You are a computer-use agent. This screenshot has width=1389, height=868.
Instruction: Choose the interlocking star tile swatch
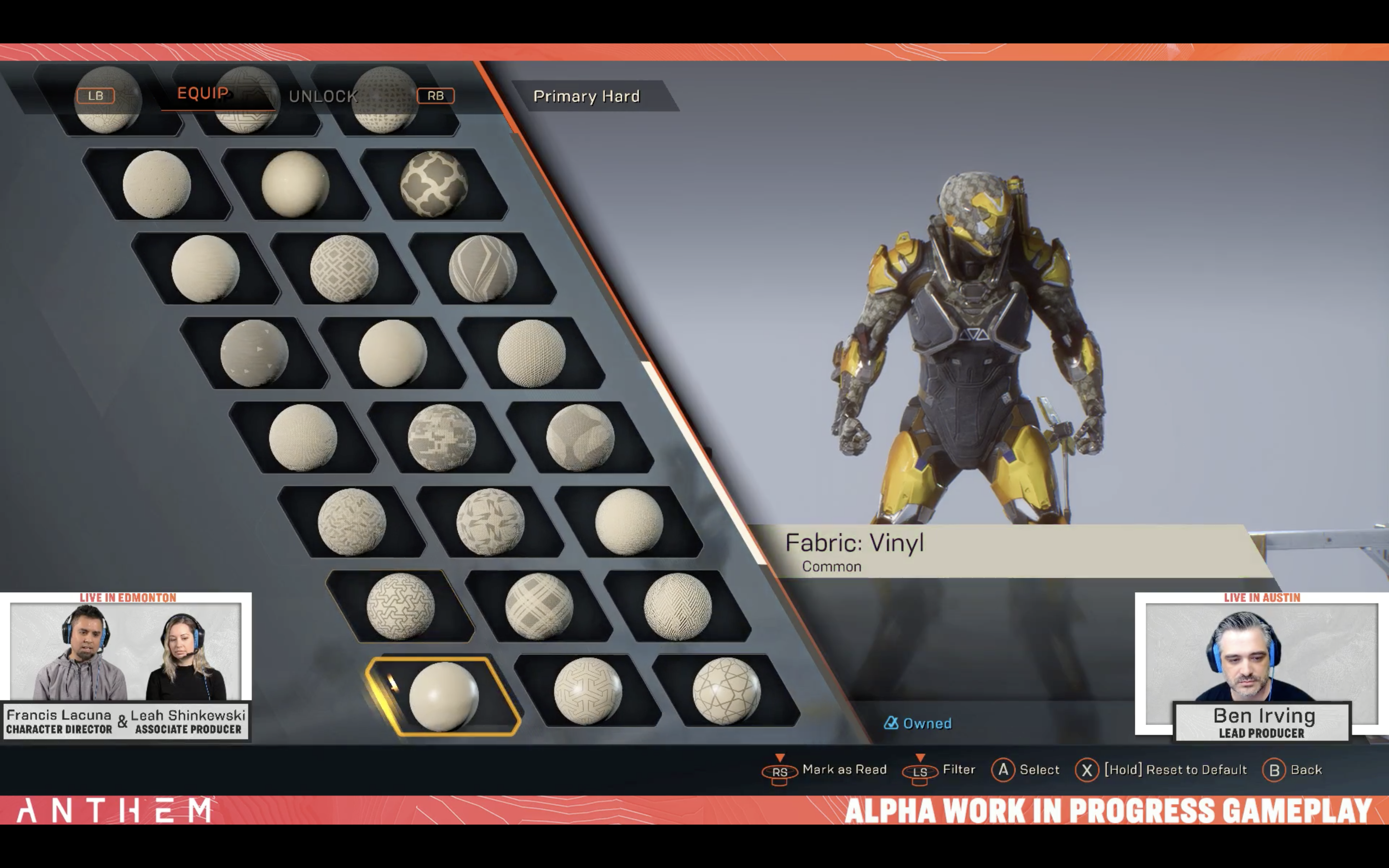[400, 606]
